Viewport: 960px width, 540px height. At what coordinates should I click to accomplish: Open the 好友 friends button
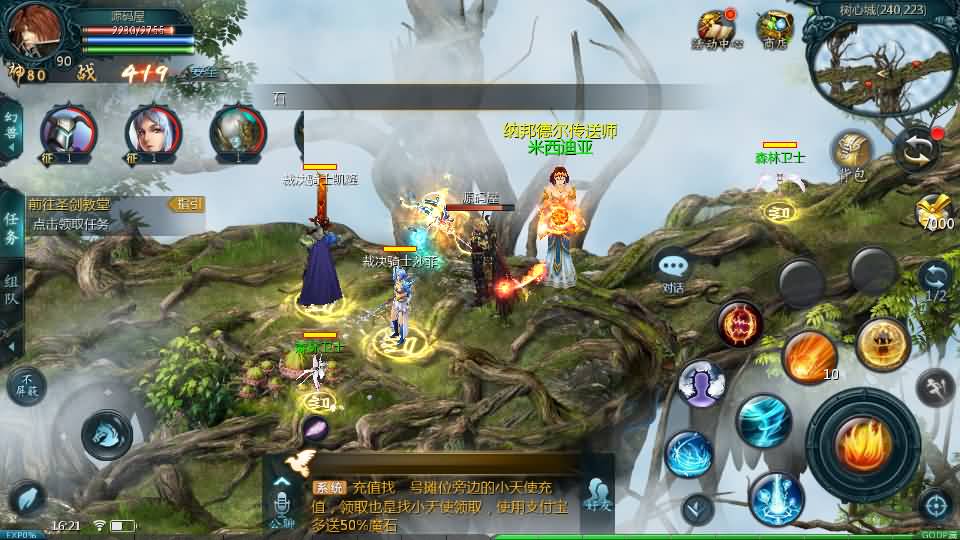(599, 493)
